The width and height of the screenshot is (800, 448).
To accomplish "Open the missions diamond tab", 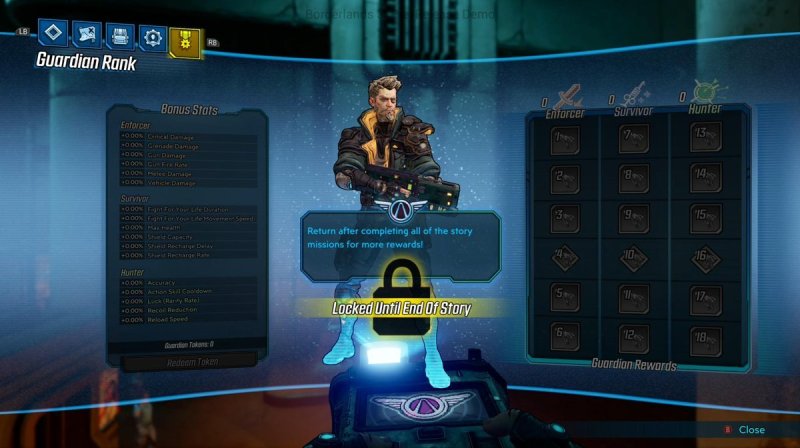I will [52, 35].
